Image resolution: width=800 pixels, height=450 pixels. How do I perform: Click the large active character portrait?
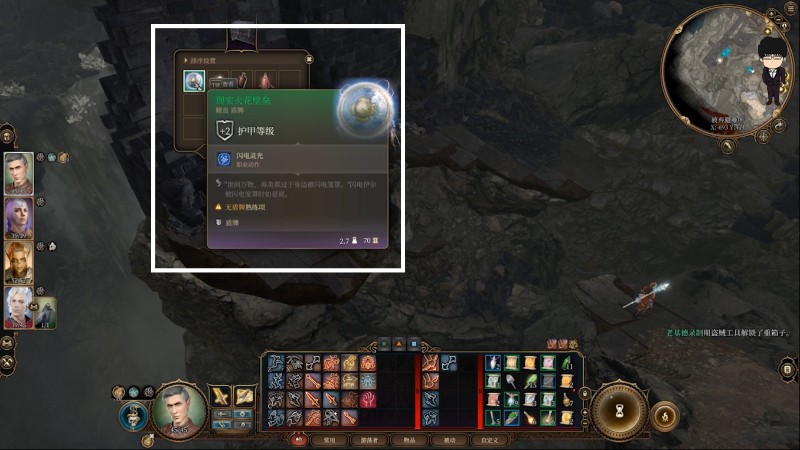(180, 410)
